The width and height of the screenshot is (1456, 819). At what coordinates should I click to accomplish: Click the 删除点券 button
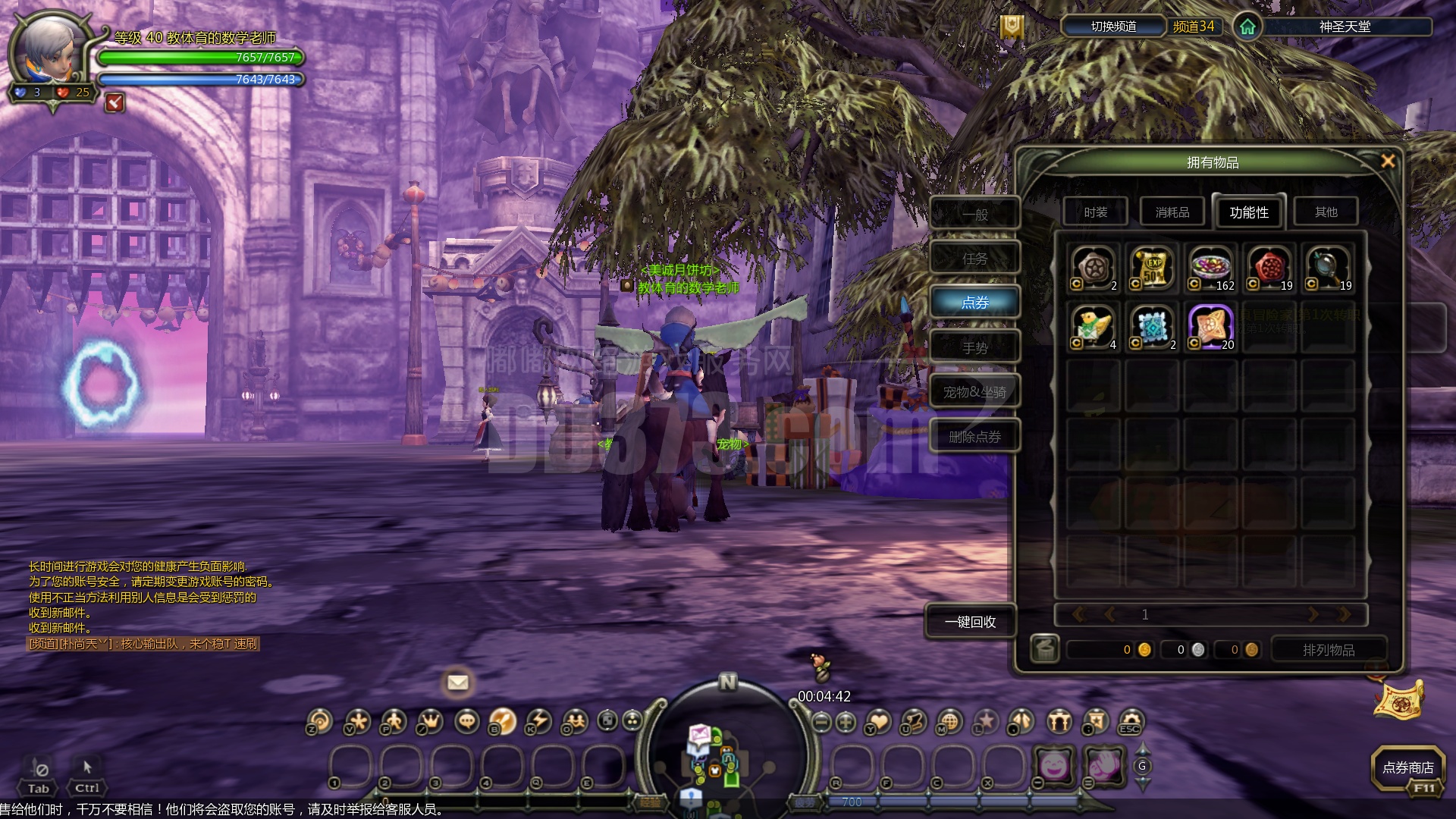(x=974, y=437)
